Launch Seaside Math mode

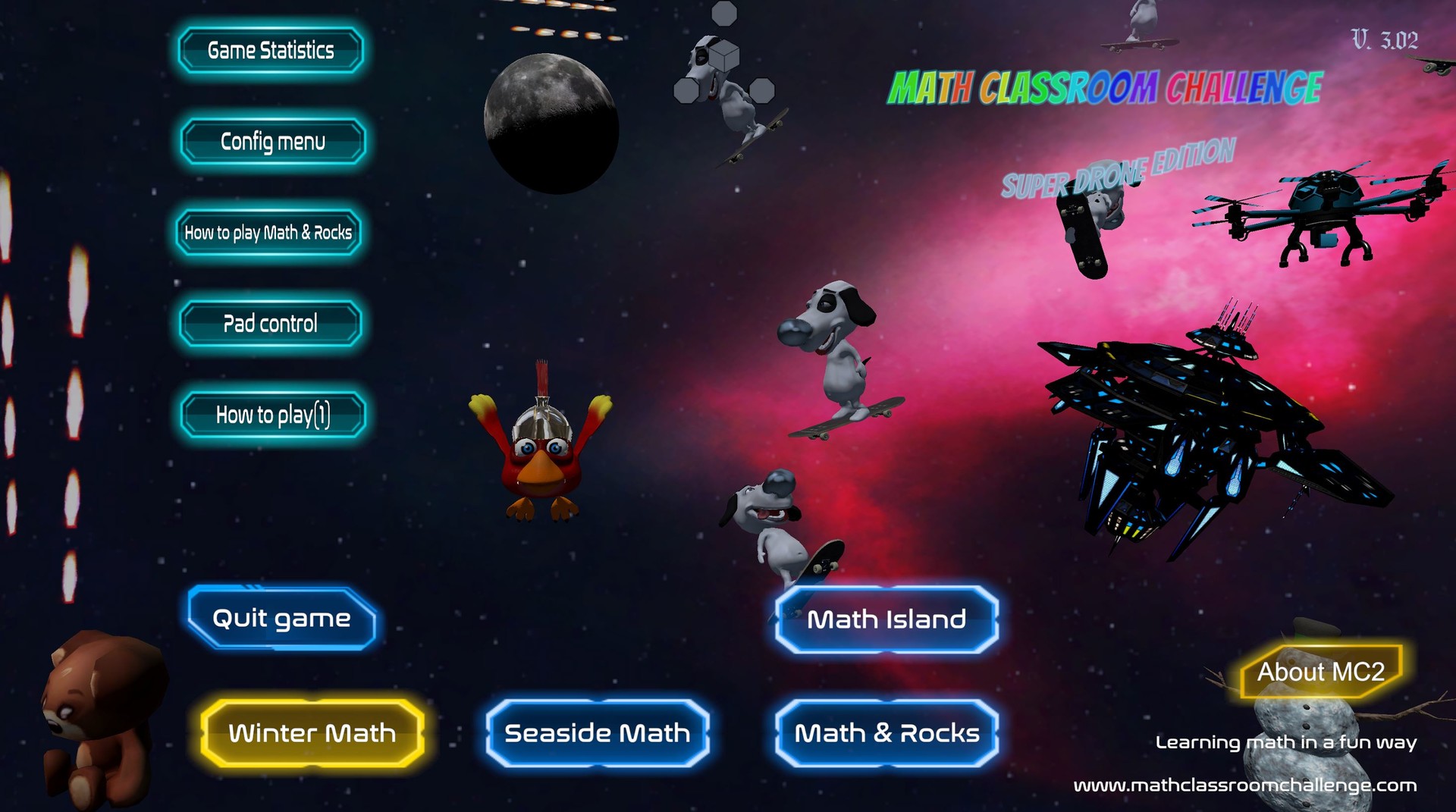coord(598,733)
